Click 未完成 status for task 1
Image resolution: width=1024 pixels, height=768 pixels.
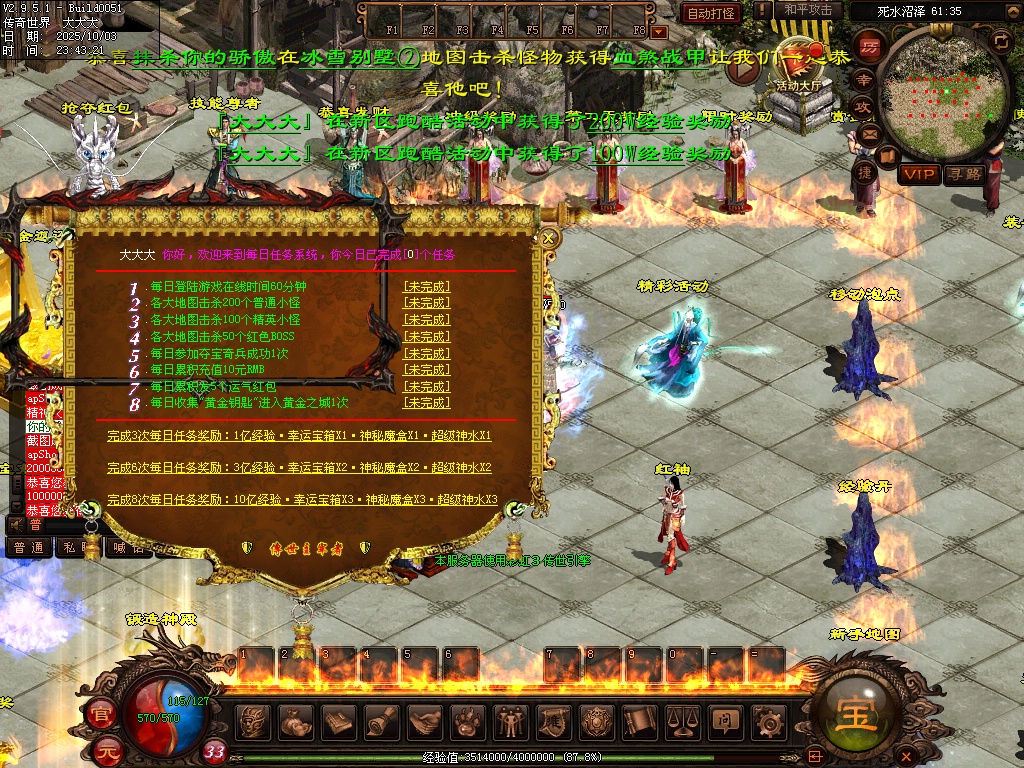click(x=426, y=287)
